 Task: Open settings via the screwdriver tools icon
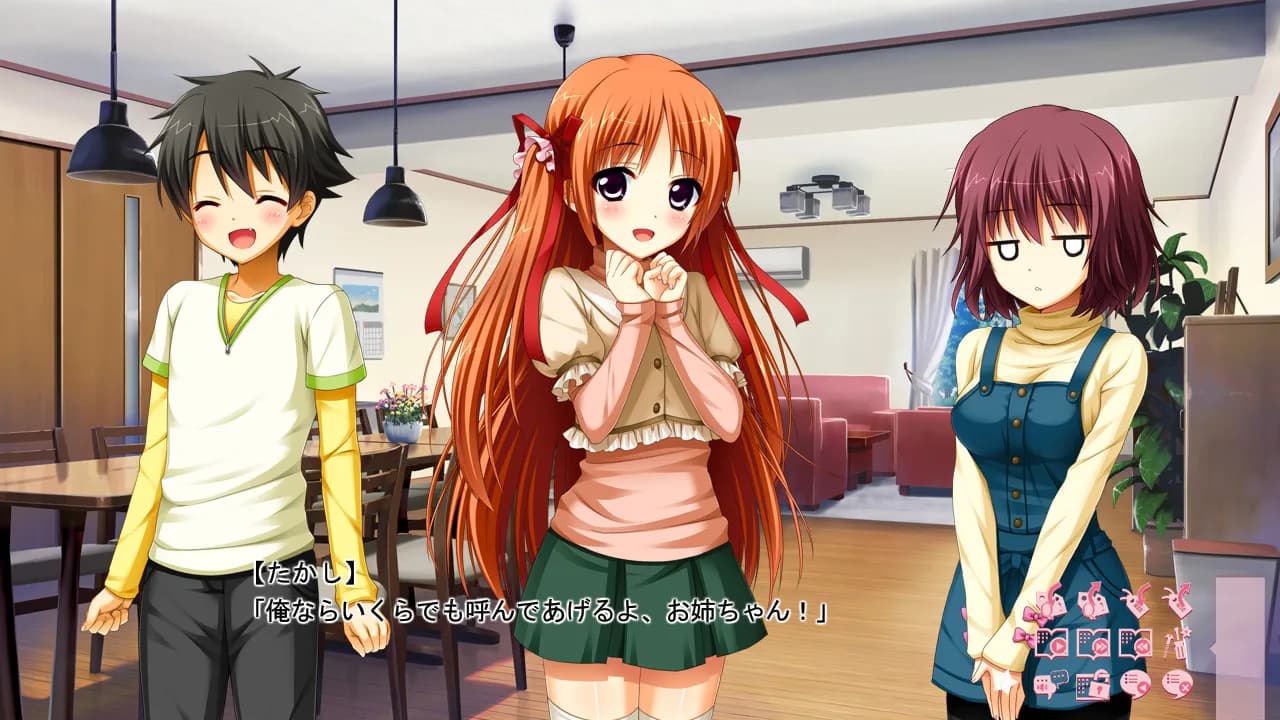[1179, 644]
